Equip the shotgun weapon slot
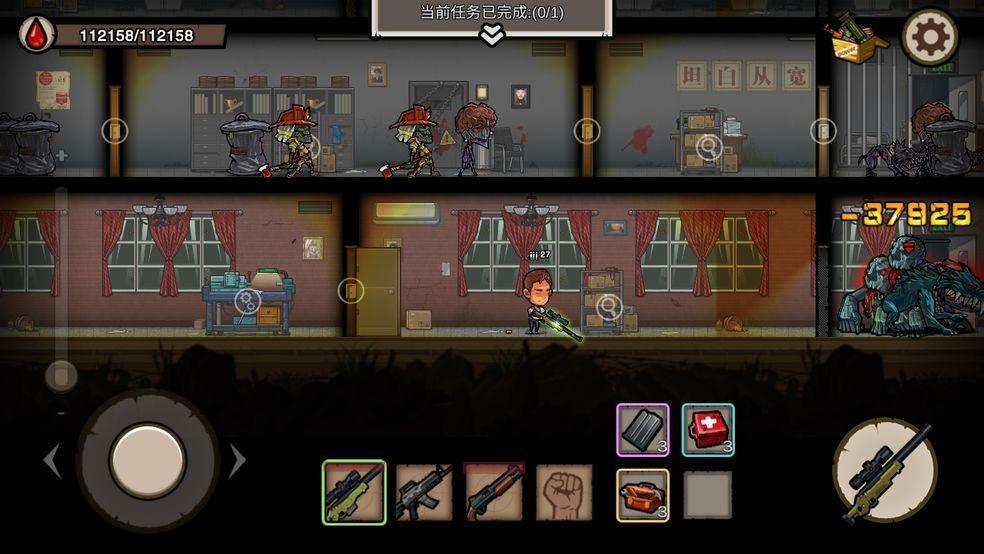The height and width of the screenshot is (554, 984). [x=494, y=492]
